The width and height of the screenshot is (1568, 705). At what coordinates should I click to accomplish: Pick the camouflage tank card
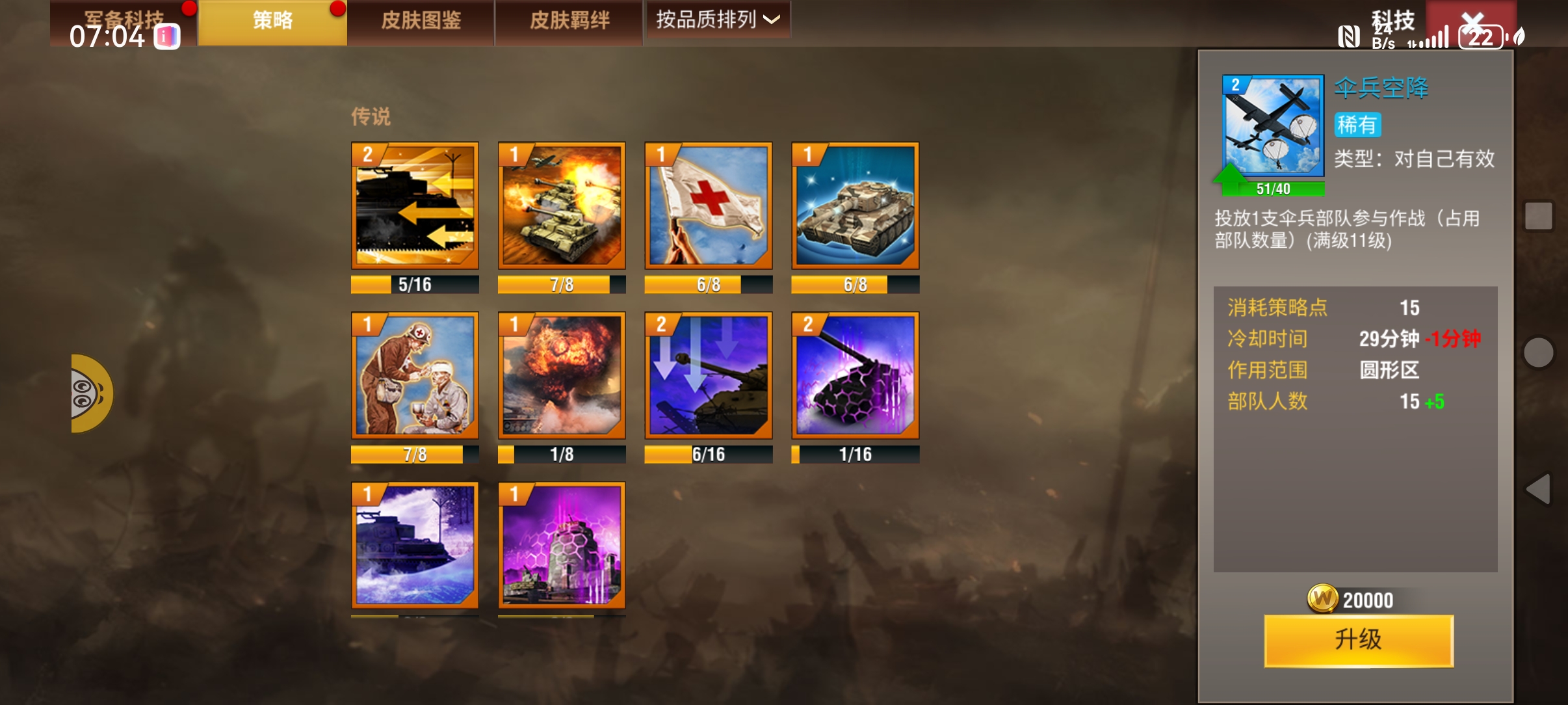[x=856, y=206]
